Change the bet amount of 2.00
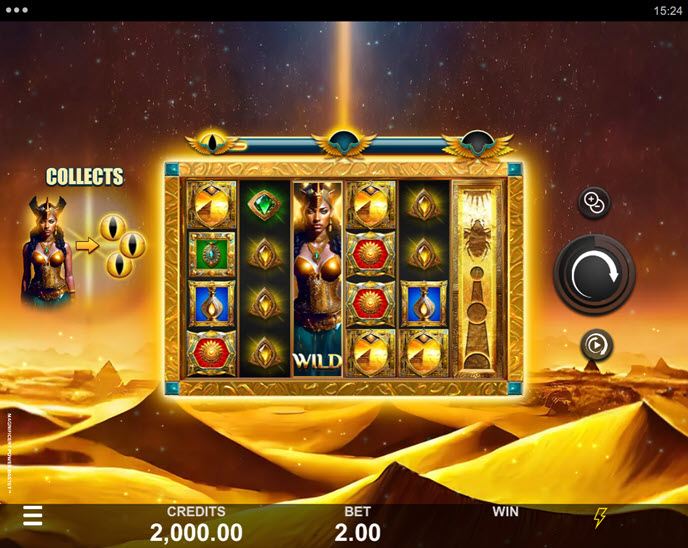Screen dimensions: 688x548 357,524
